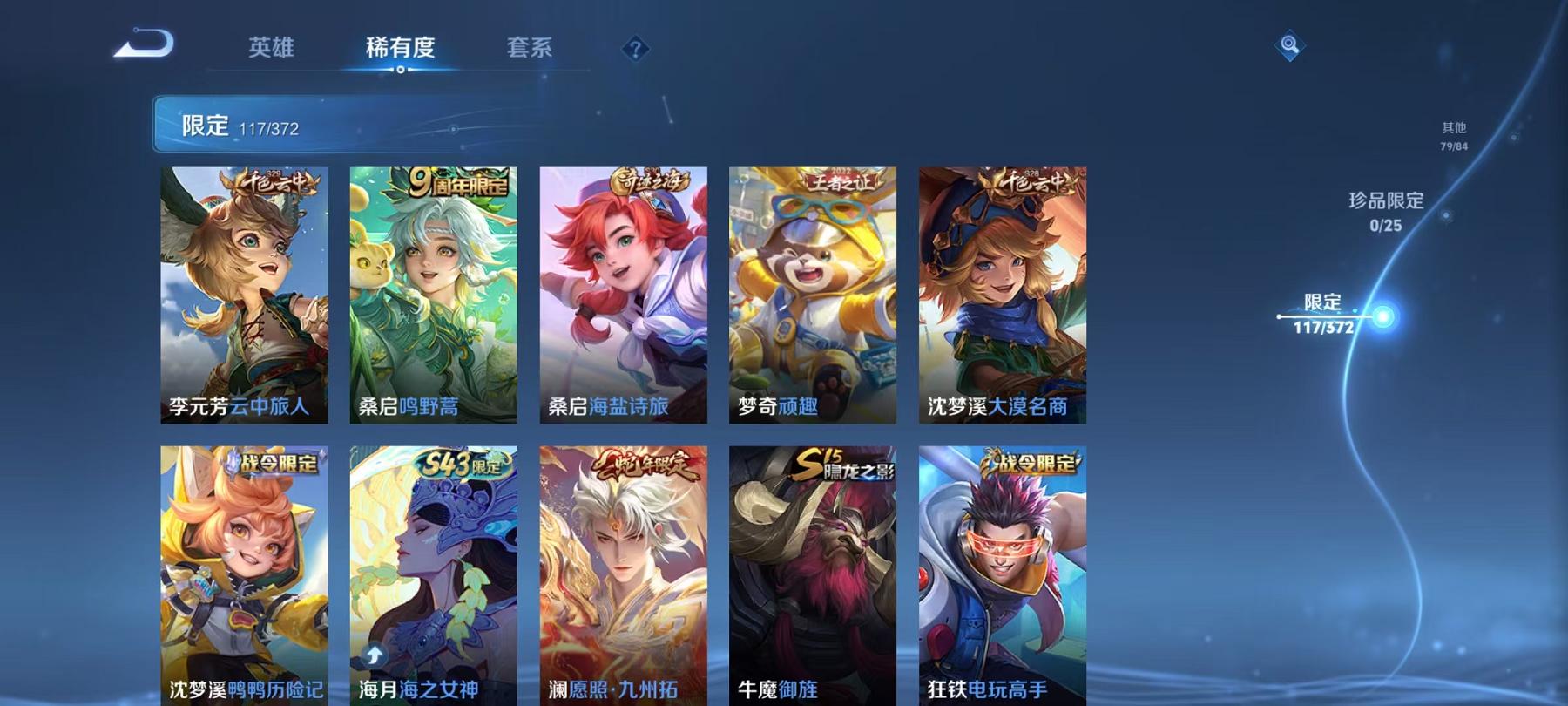Select the 李元芳云中旅人 skin thumbnail

[245, 296]
